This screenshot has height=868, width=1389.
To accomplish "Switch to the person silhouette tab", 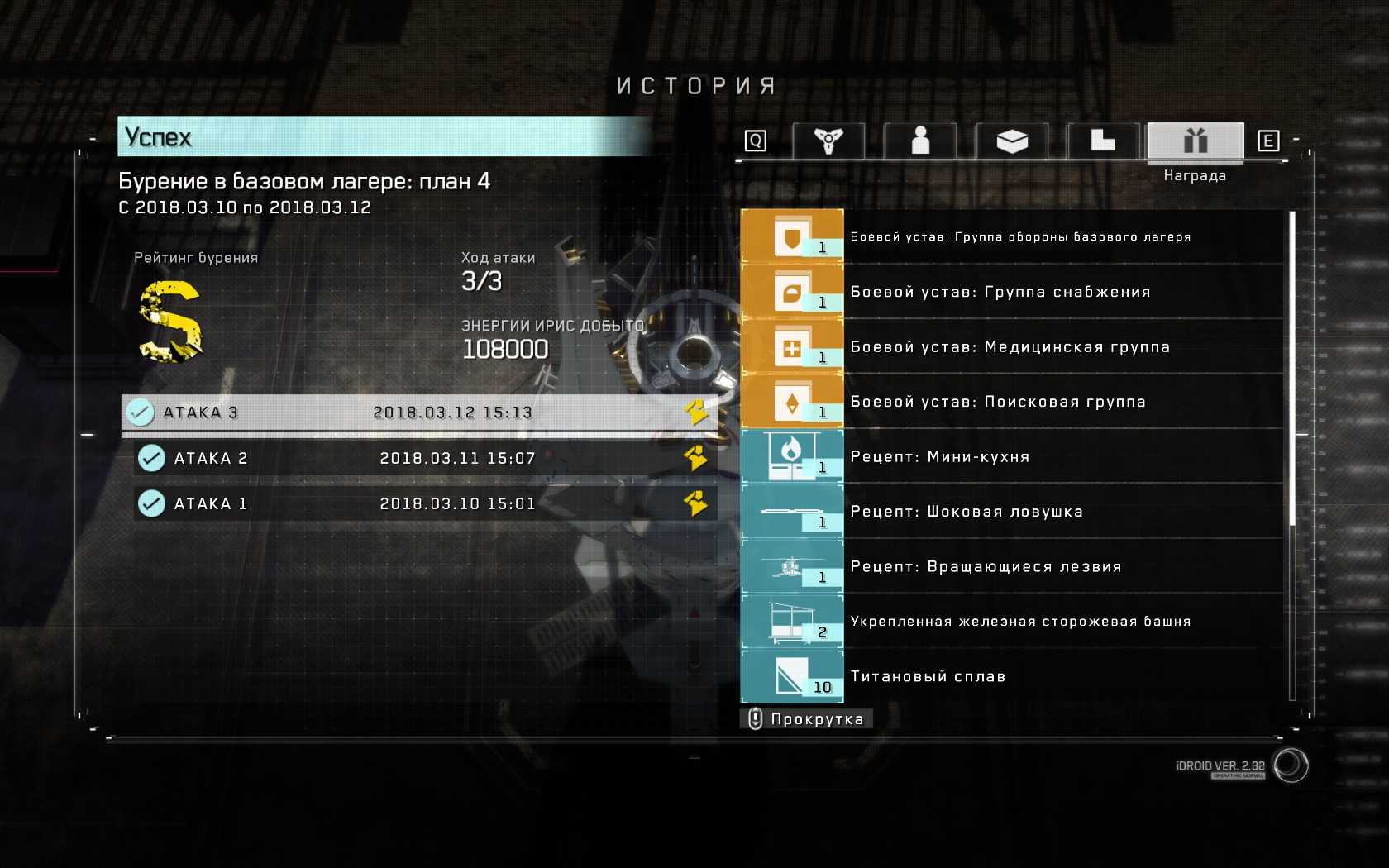I will [x=920, y=141].
